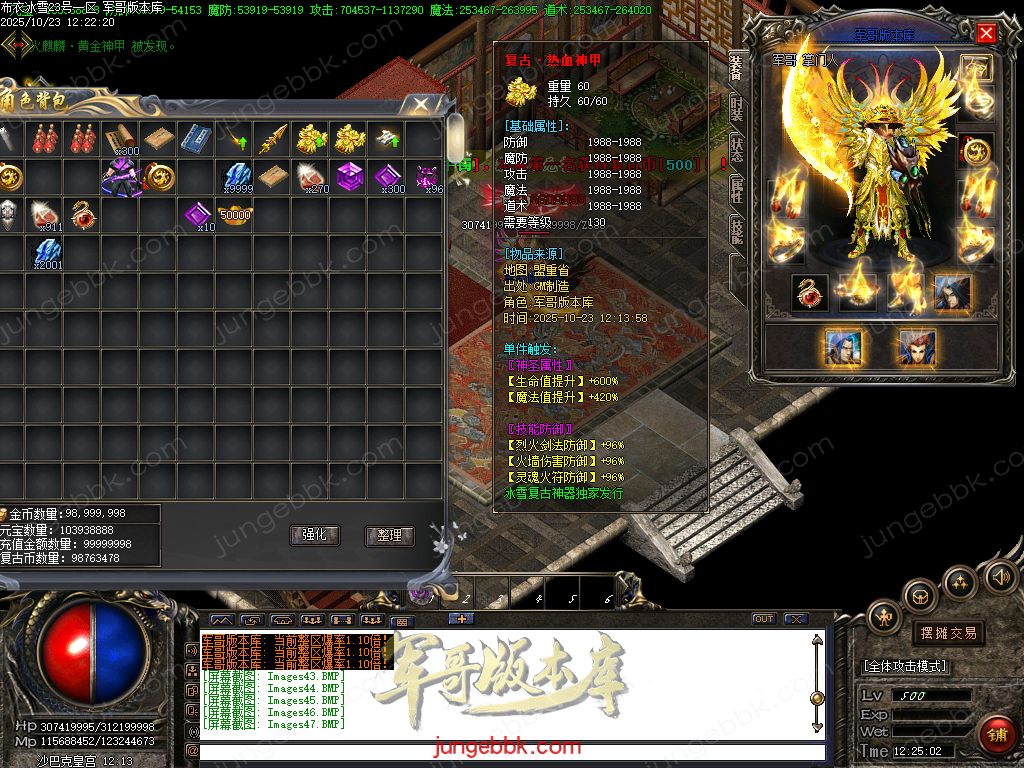This screenshot has width=1024, height=768.
Task: Open the 状态 status tab
Action: click(737, 148)
